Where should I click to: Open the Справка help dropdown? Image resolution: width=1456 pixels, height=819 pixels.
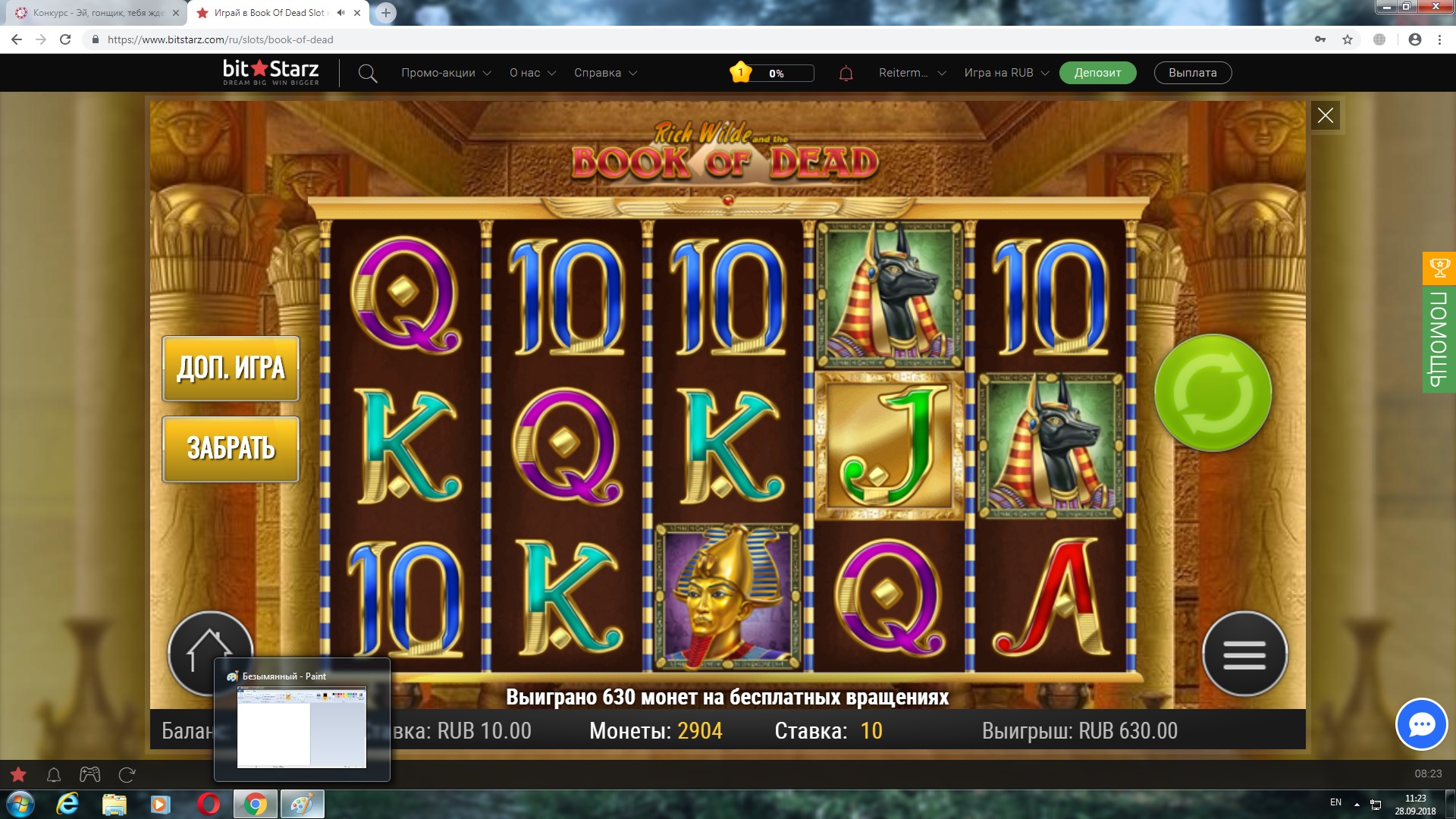pyautogui.click(x=605, y=73)
